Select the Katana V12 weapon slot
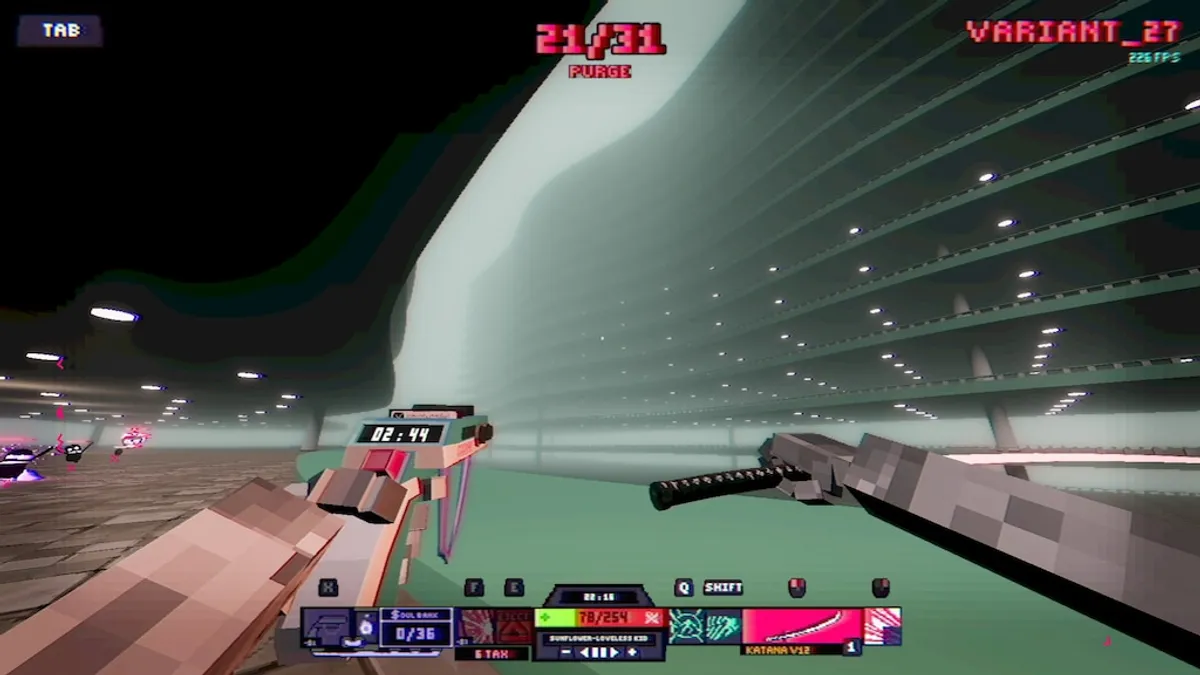This screenshot has height=675, width=1200. tap(801, 627)
